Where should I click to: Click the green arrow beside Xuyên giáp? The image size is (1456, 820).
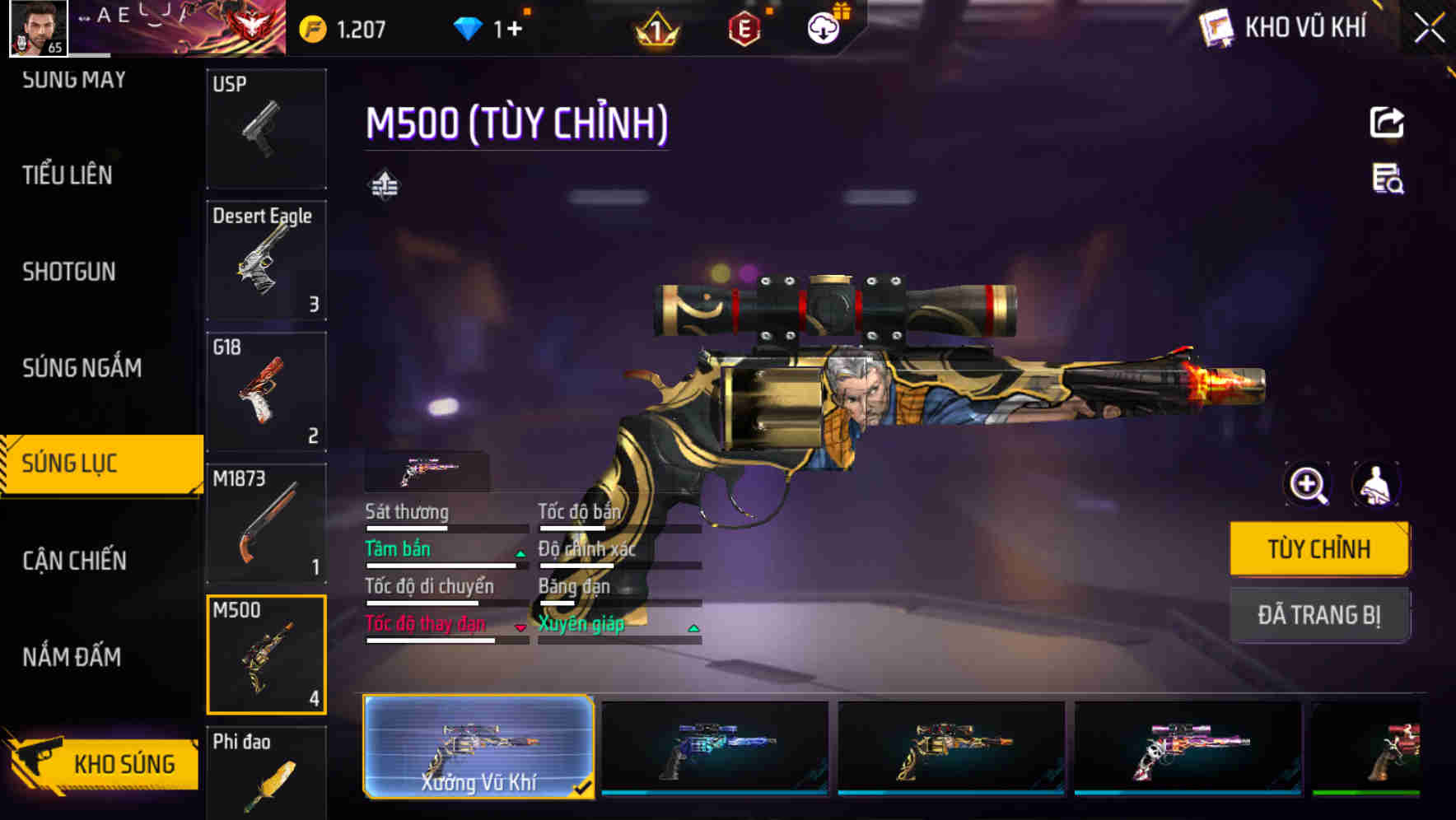694,627
